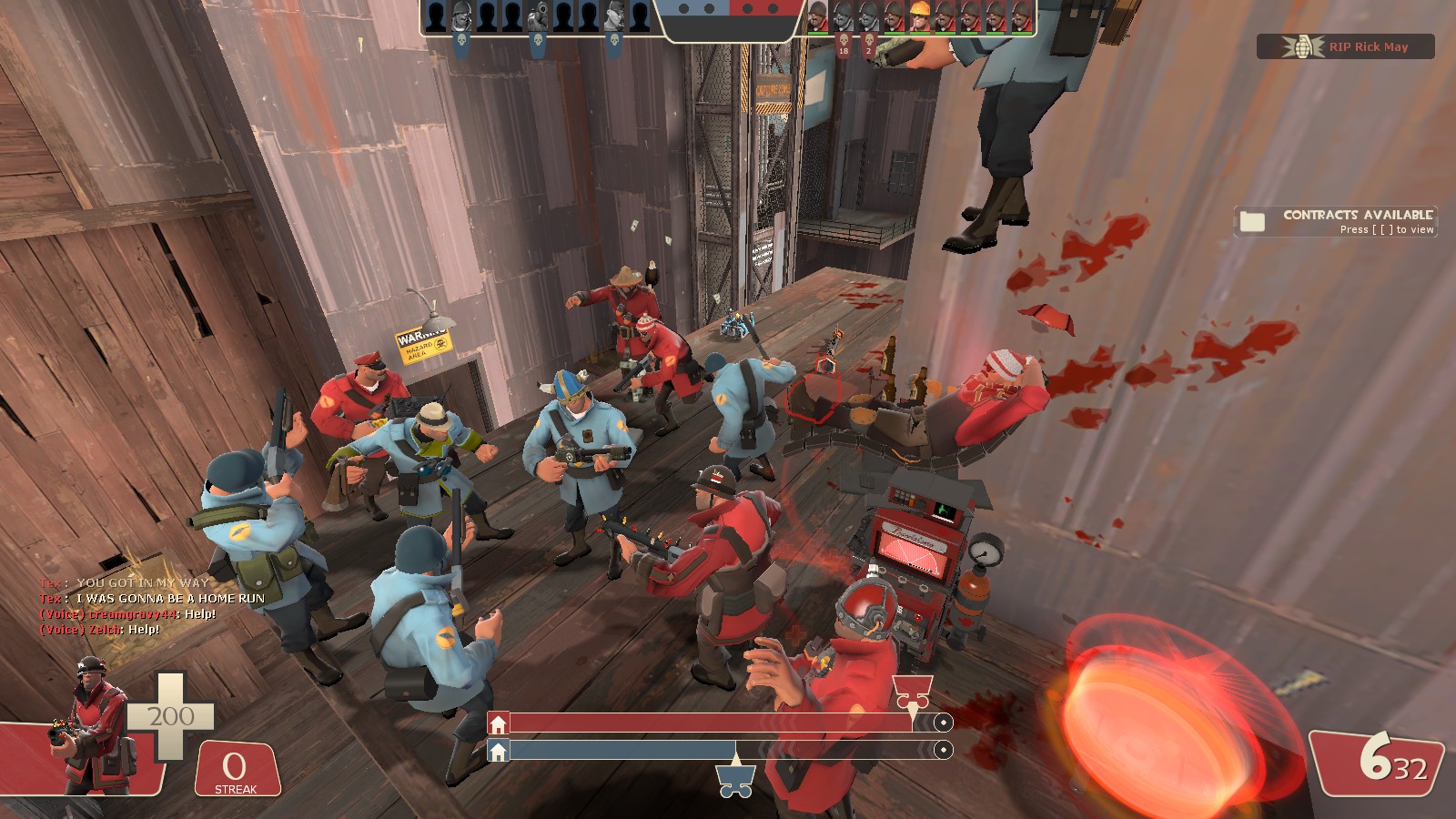The image size is (1456, 819).
Task: Click the blue team player portraits row
Action: pyautogui.click(x=539, y=16)
